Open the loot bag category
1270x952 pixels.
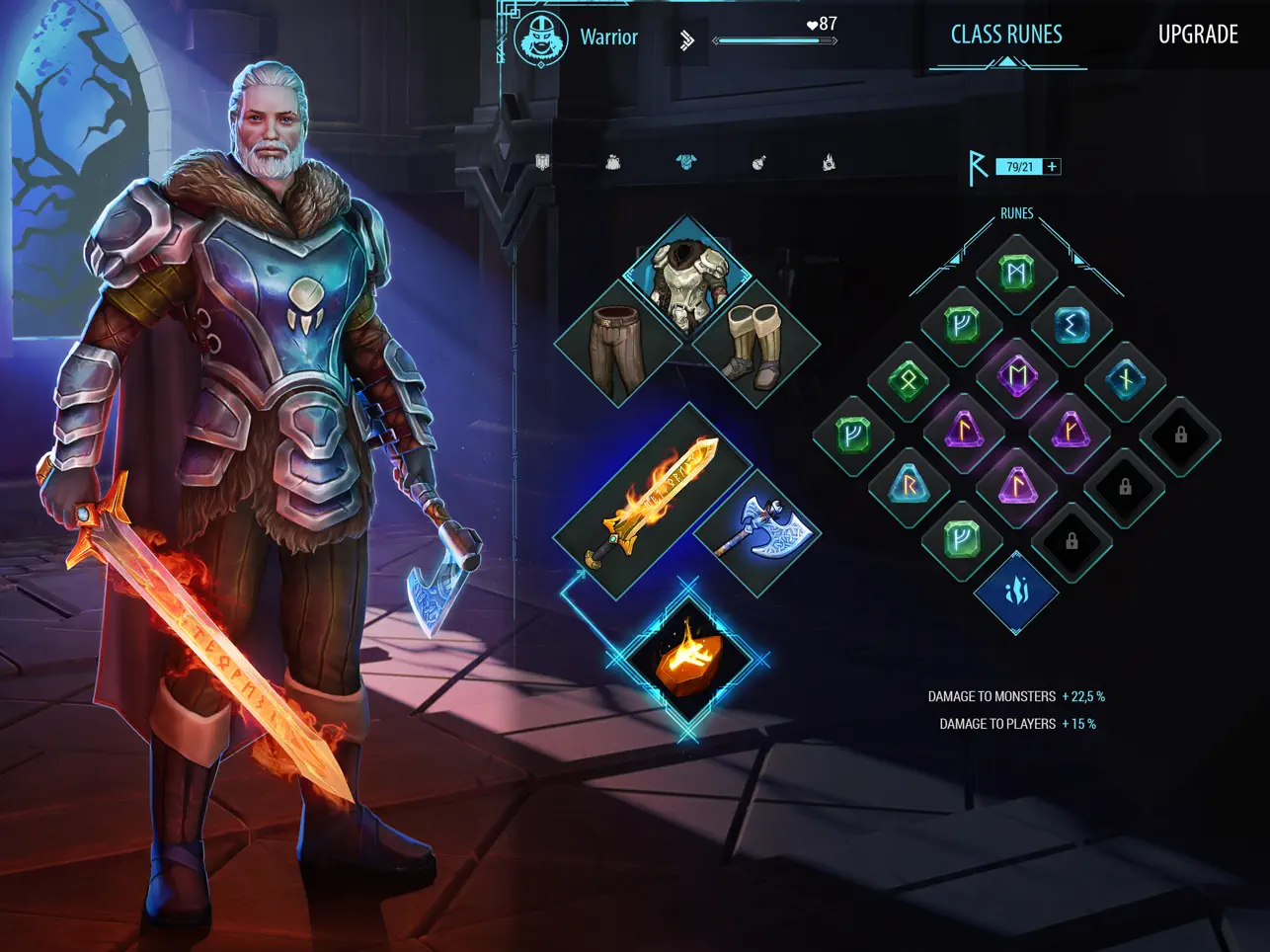coord(613,163)
